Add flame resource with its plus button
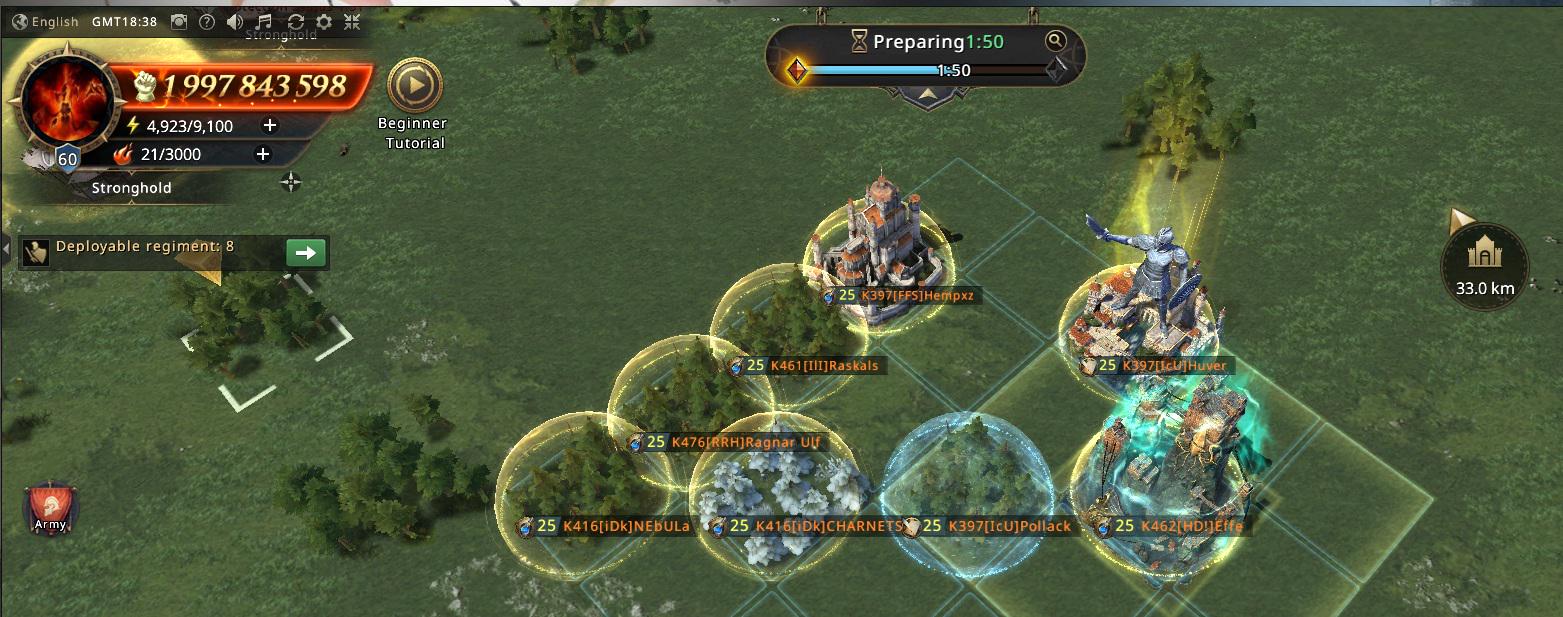Viewport: 1563px width, 617px height. [263, 154]
